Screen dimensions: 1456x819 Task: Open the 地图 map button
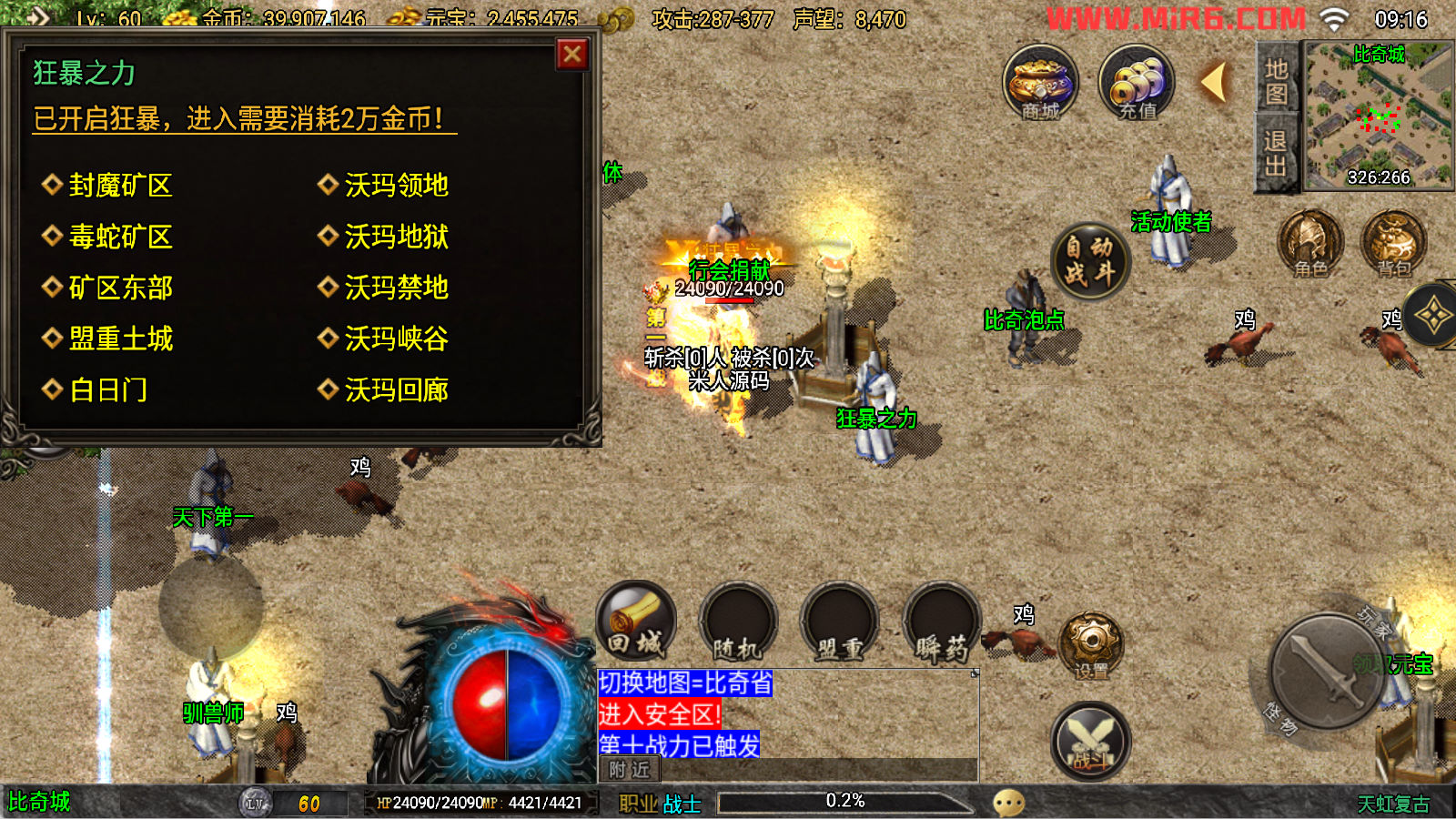1276,81
